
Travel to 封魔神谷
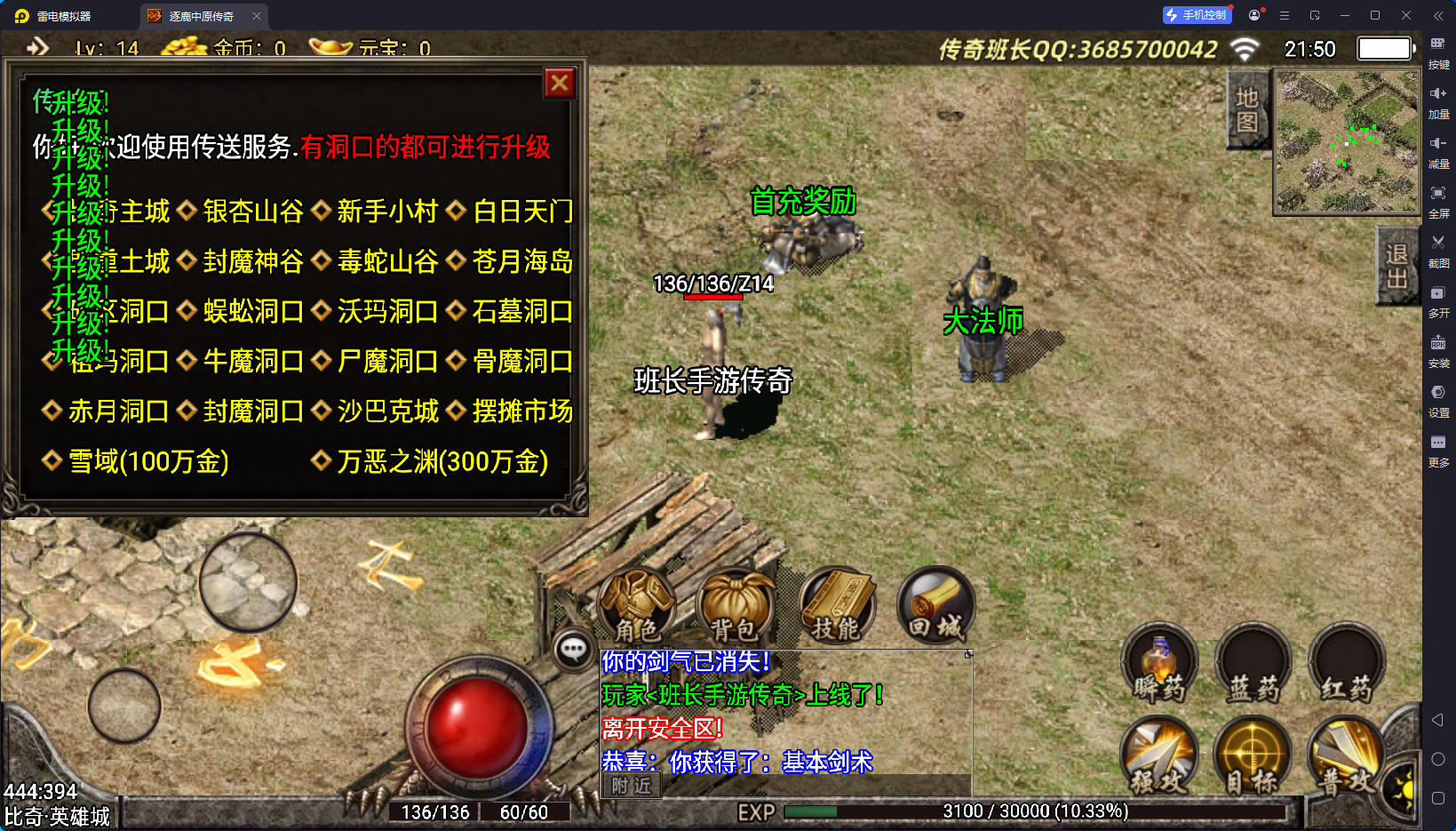pos(252,261)
